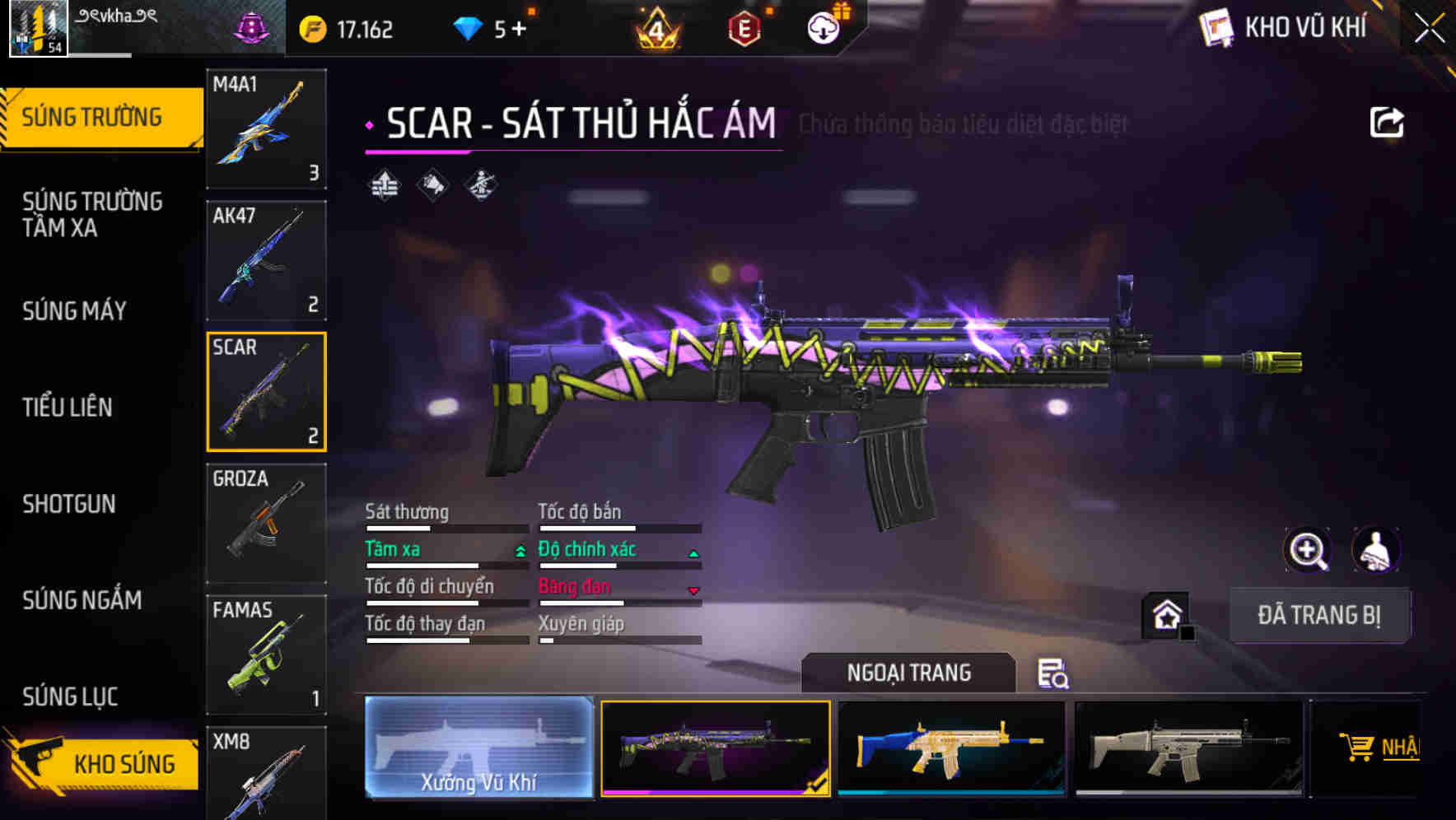The image size is (1456, 820).
Task: Open the skin inspect icon beside NGOẠI TRANG
Action: coord(1054,673)
